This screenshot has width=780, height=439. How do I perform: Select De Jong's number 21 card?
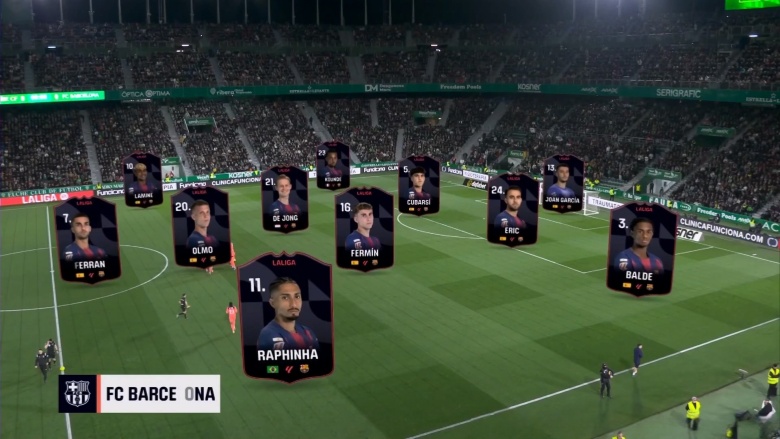tap(285, 199)
